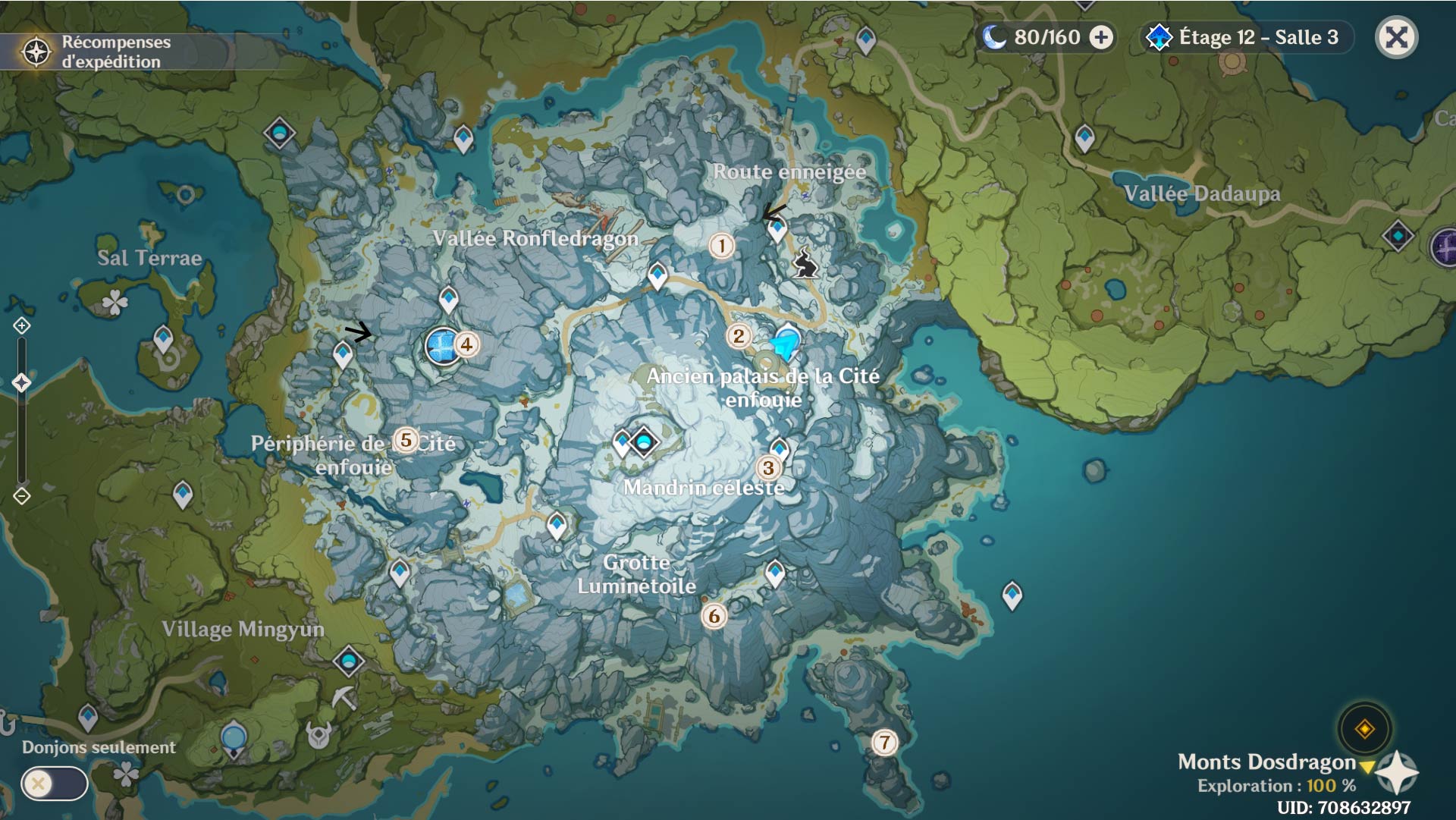This screenshot has width=1456, height=820.
Task: Open the custom map pin menu
Action: 1364,729
